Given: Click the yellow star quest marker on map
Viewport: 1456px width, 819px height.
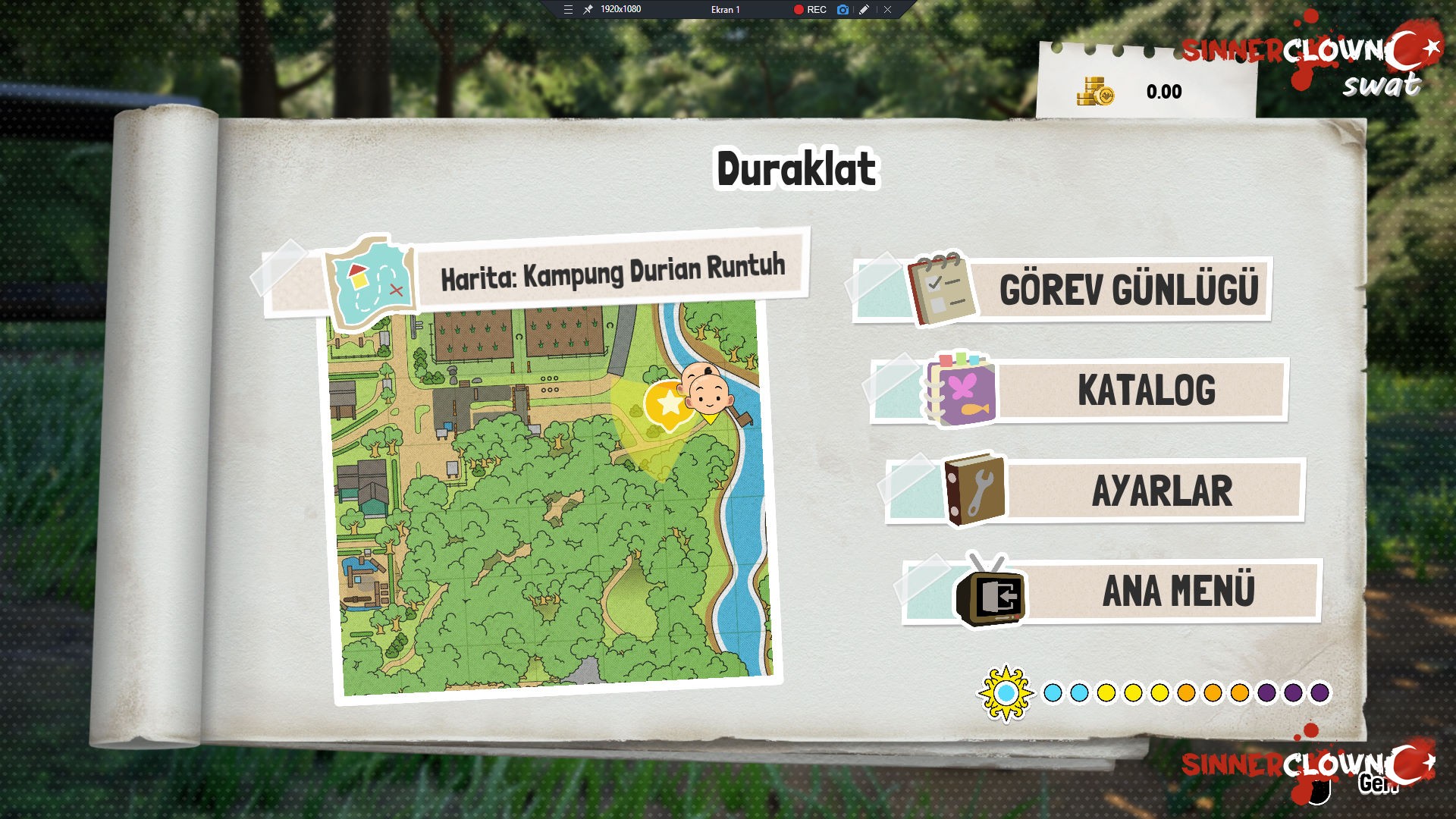Looking at the screenshot, I should (x=668, y=404).
